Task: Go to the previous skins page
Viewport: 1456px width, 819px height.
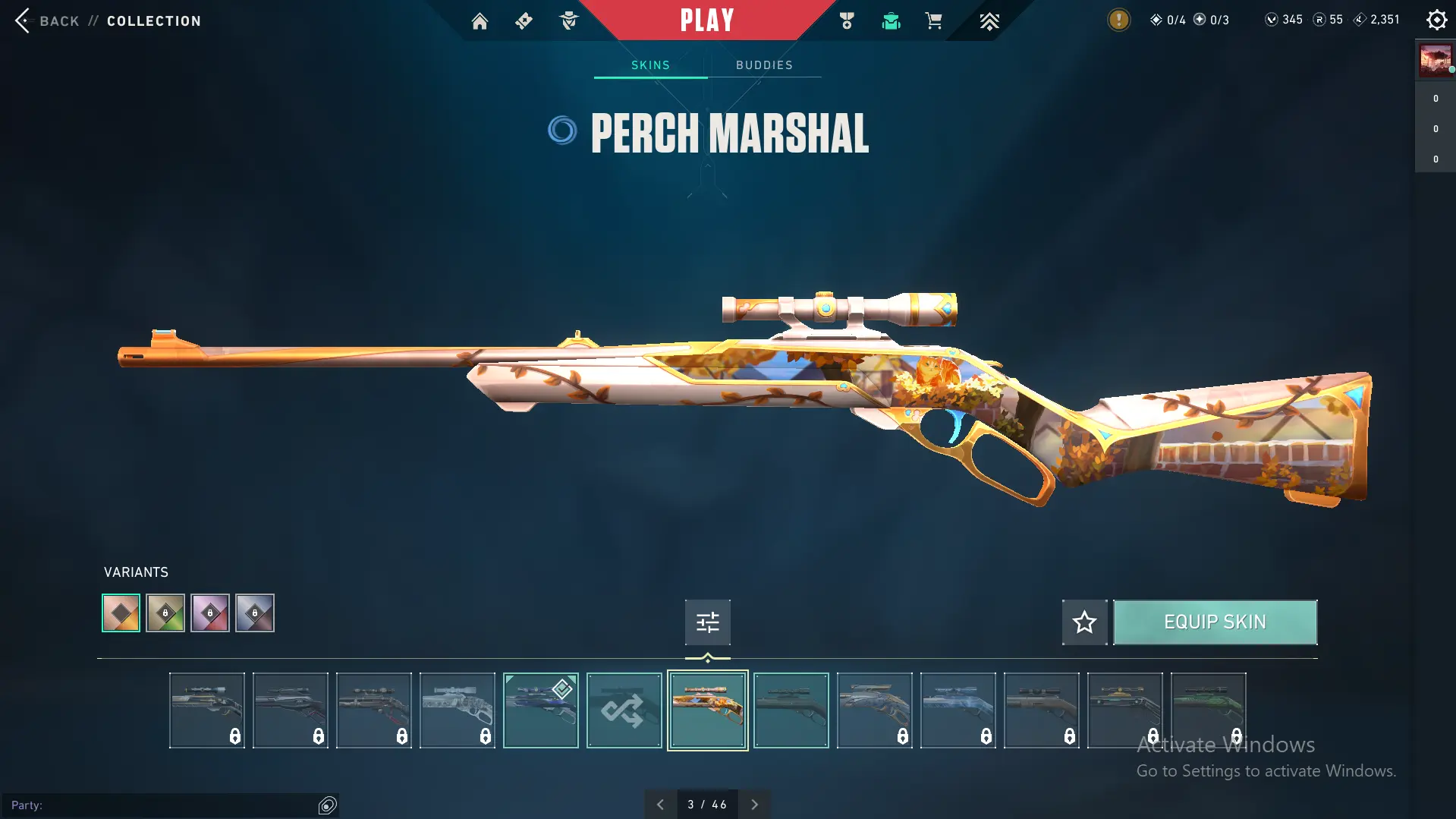Action: 660,805
